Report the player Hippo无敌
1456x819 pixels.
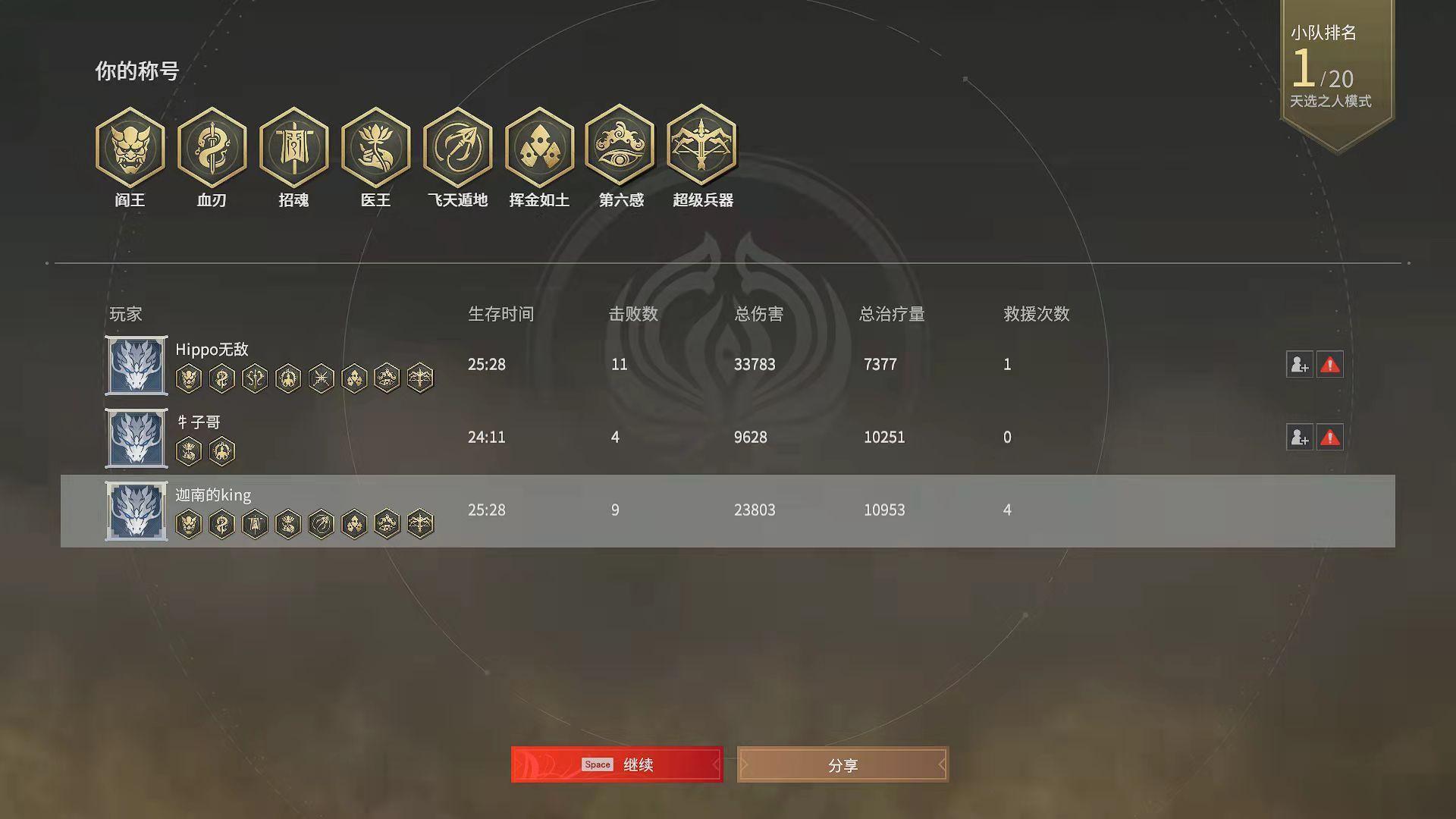(1329, 365)
